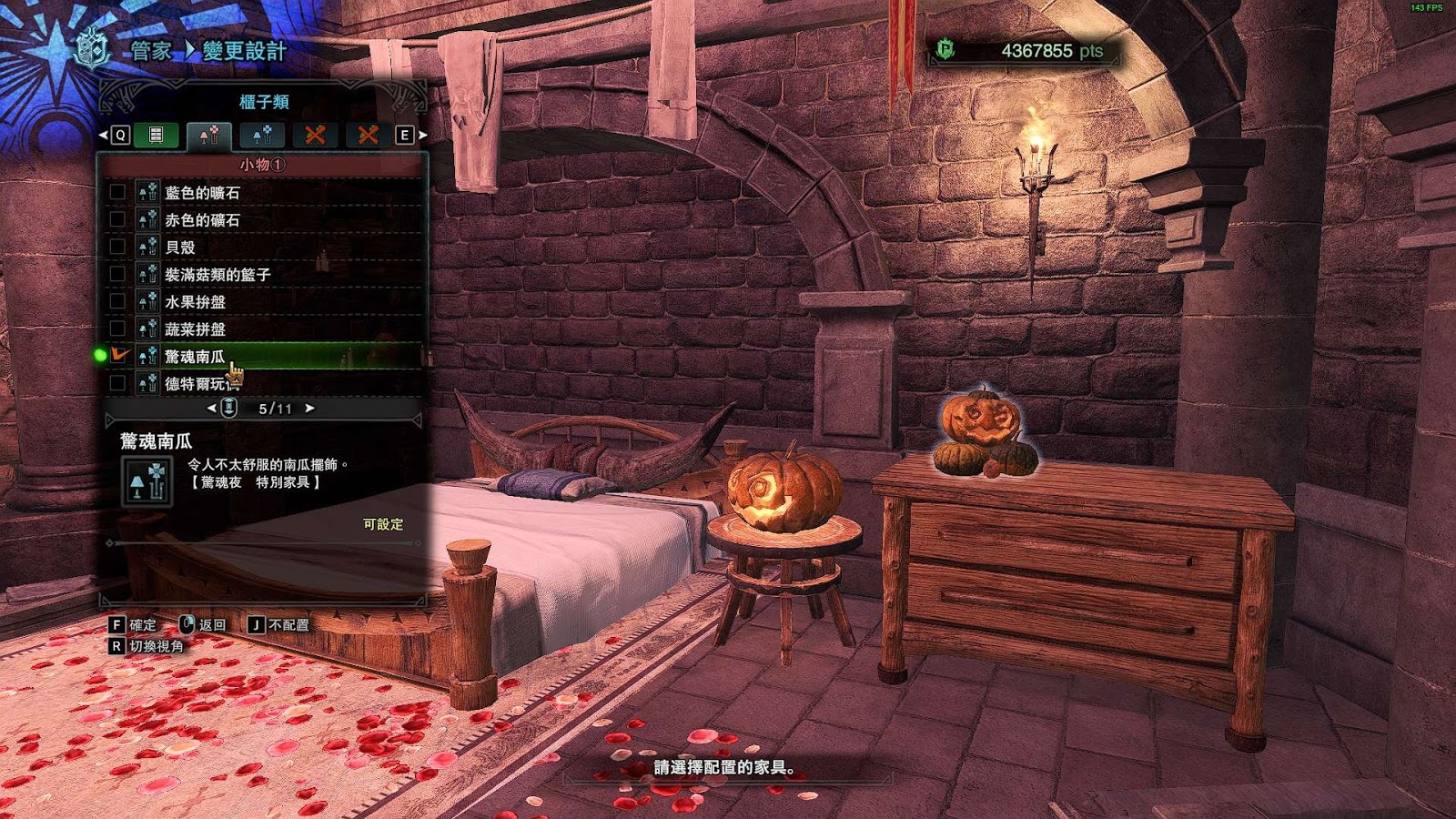Viewport: 1456px width, 819px height.
Task: Select the 蔬菜拼盤 decoration
Action: click(195, 329)
